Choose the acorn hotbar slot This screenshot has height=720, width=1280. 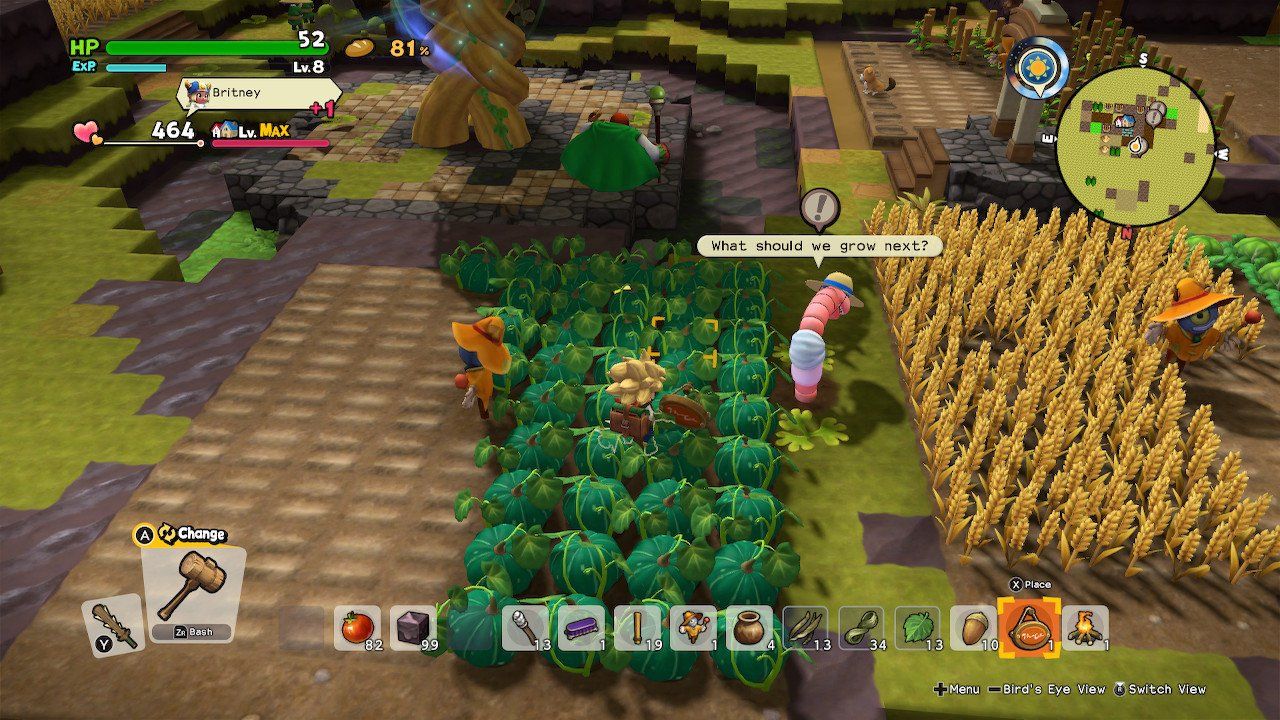click(x=974, y=628)
